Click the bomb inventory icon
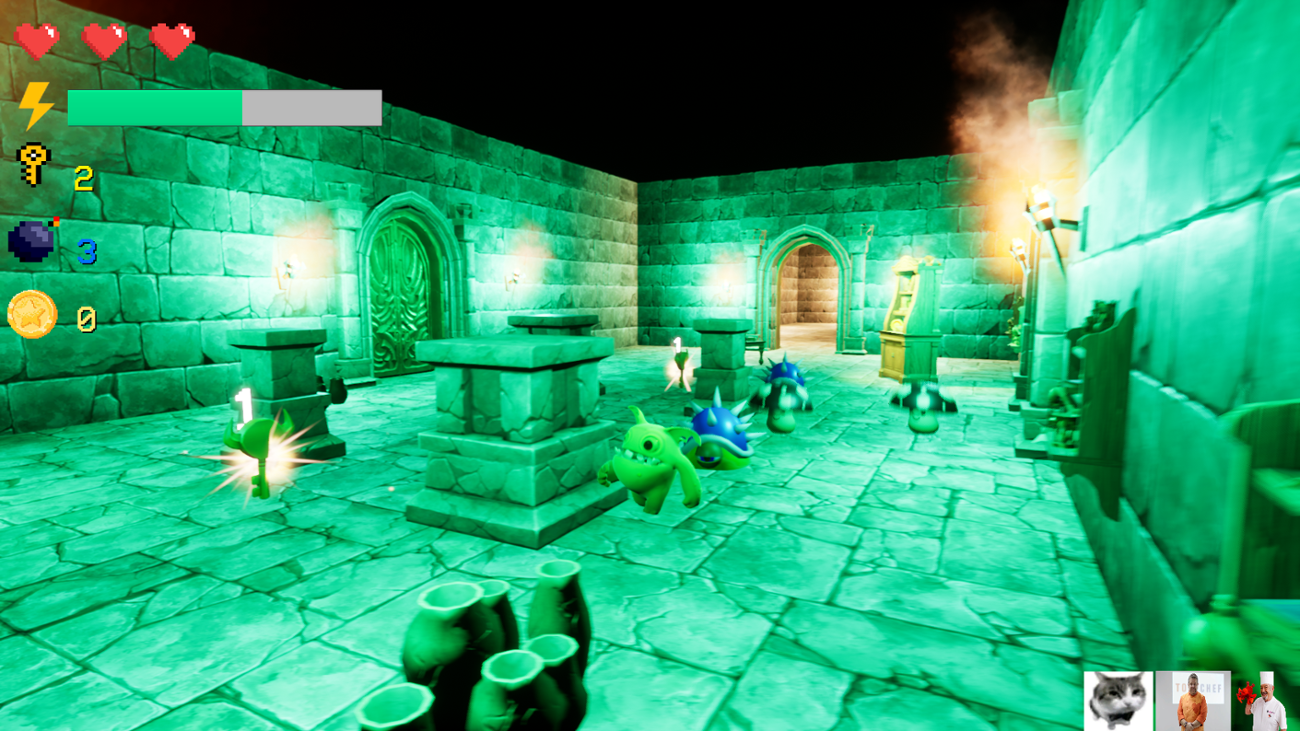 pyautogui.click(x=30, y=240)
